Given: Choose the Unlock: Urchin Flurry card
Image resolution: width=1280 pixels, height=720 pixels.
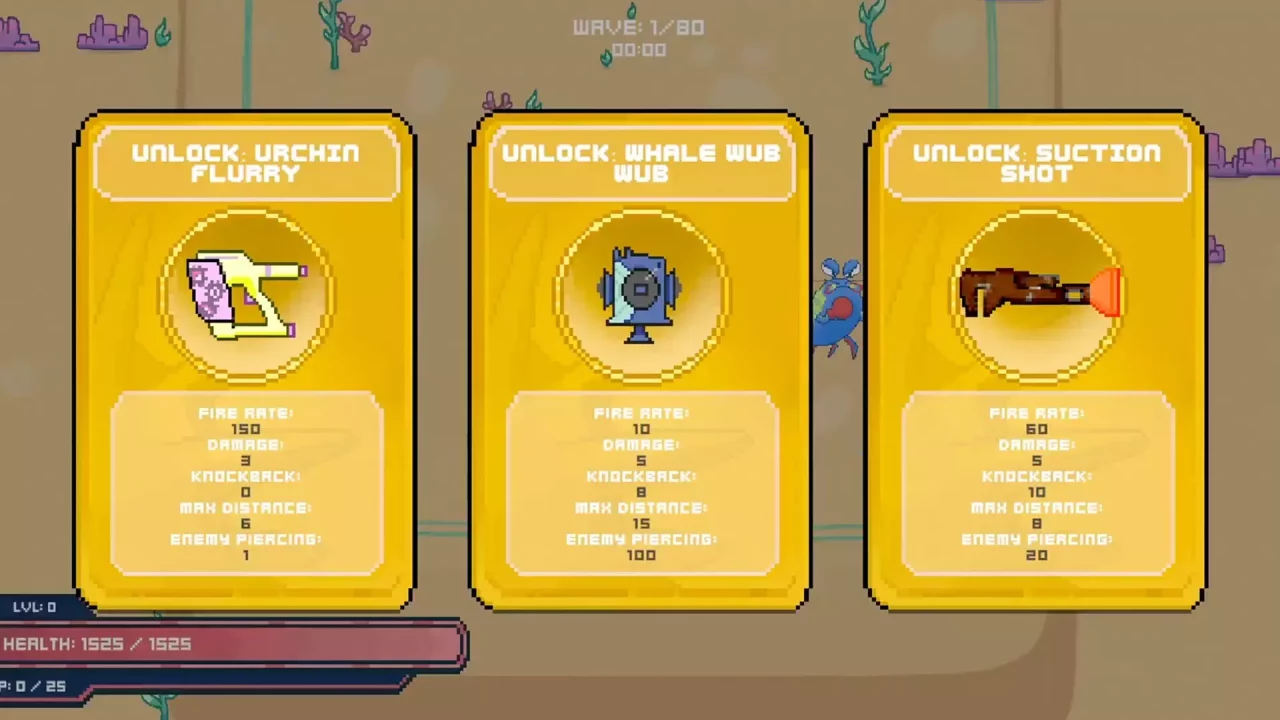Looking at the screenshot, I should click(245, 360).
